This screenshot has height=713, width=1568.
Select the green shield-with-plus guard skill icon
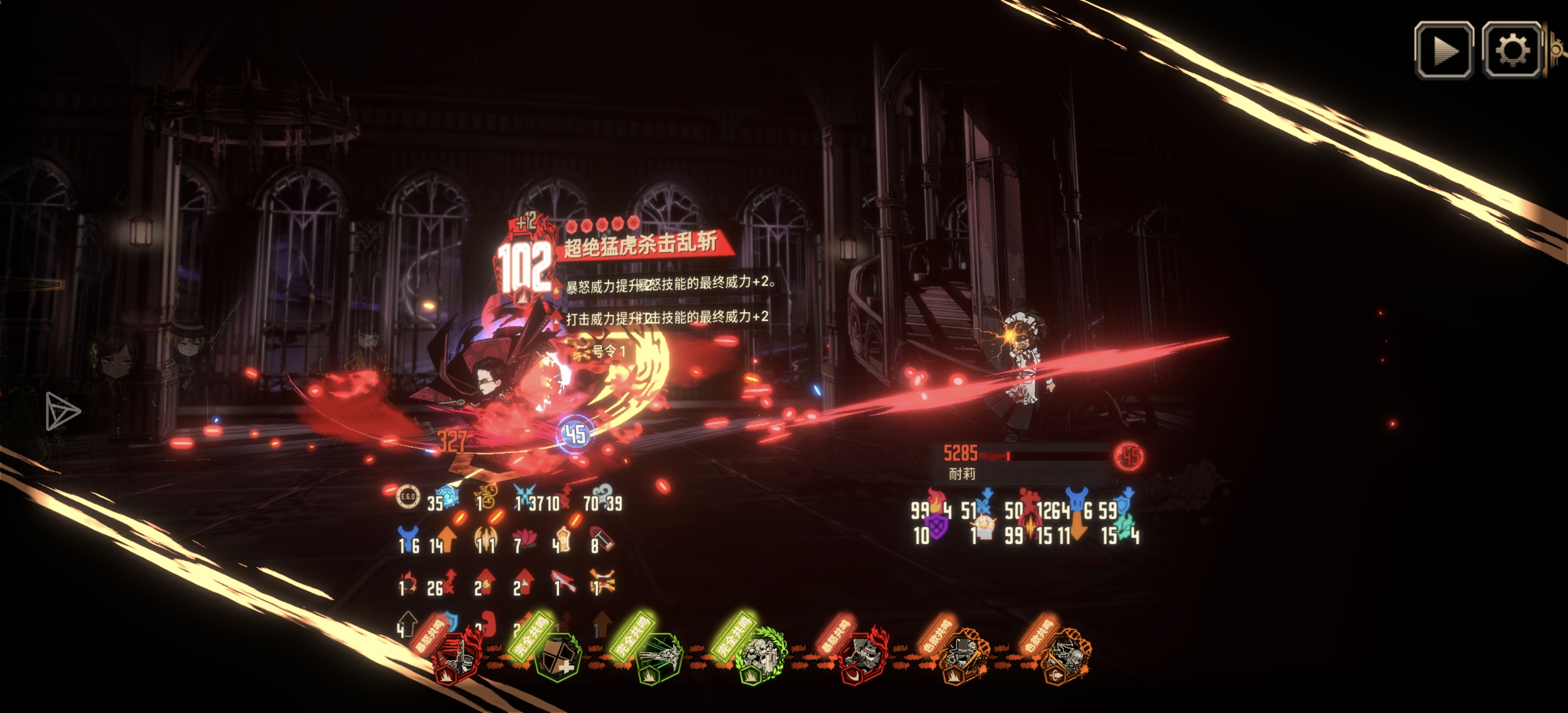(x=558, y=657)
